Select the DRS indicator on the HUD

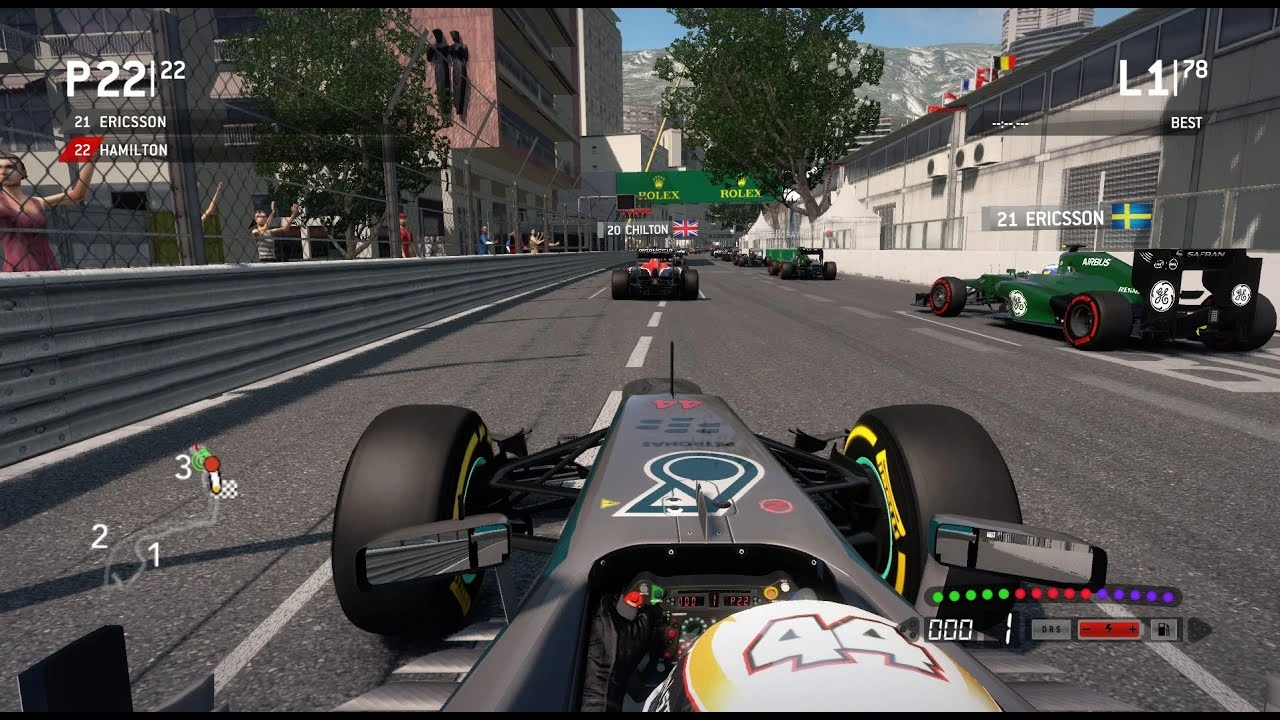1051,628
